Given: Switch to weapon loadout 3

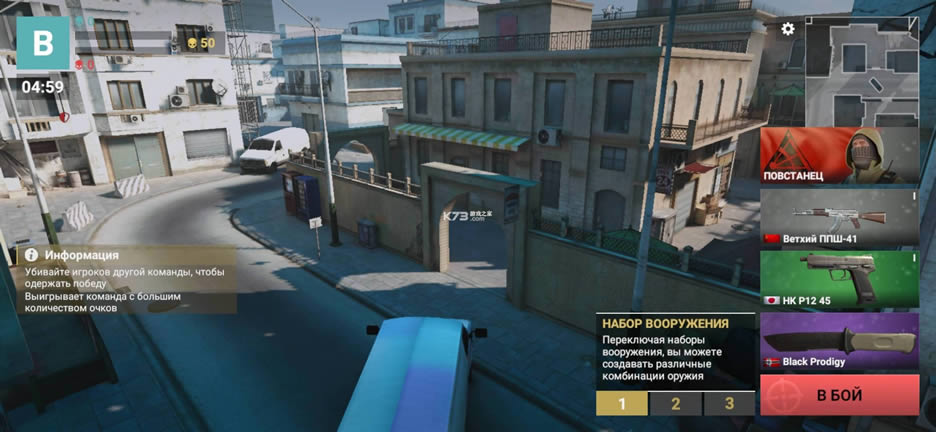Looking at the screenshot, I should point(729,404).
